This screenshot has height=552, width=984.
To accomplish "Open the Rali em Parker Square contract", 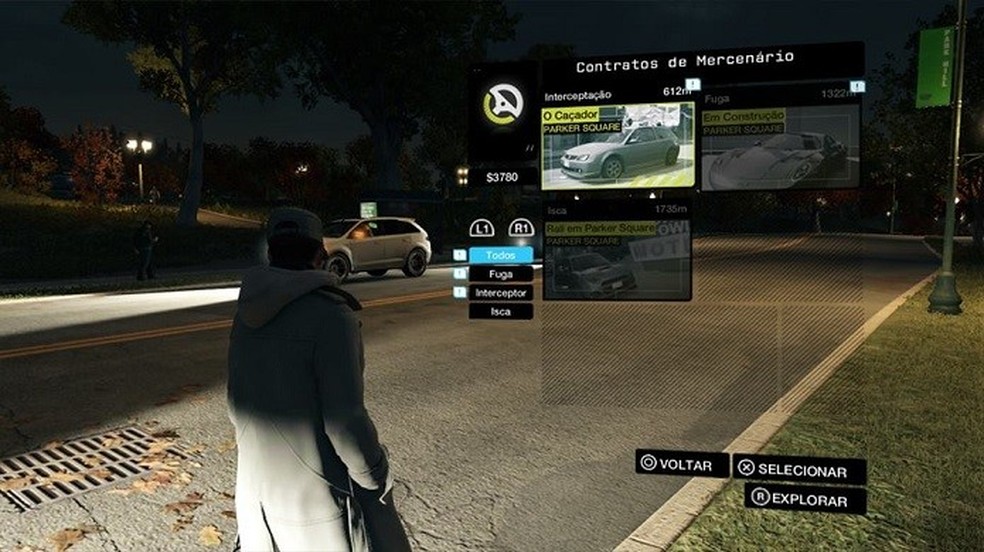I will coord(617,260).
